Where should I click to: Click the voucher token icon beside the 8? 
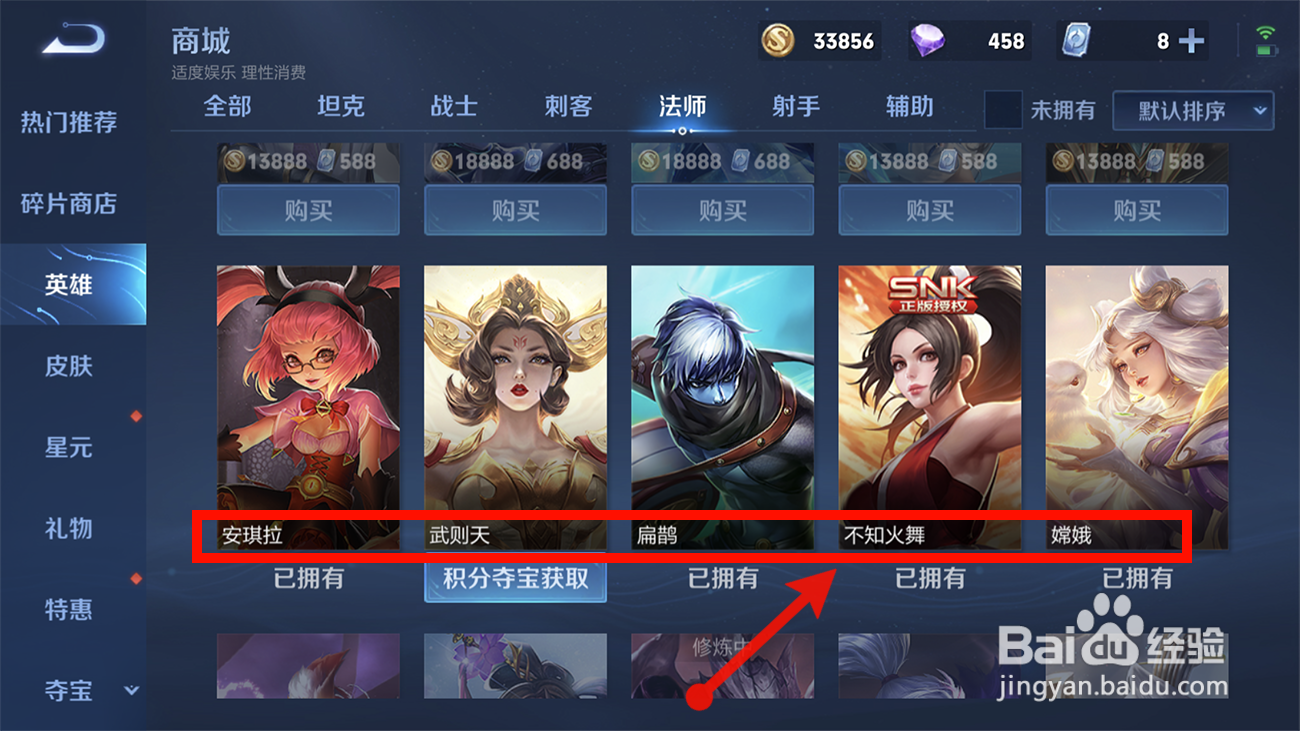point(1076,41)
